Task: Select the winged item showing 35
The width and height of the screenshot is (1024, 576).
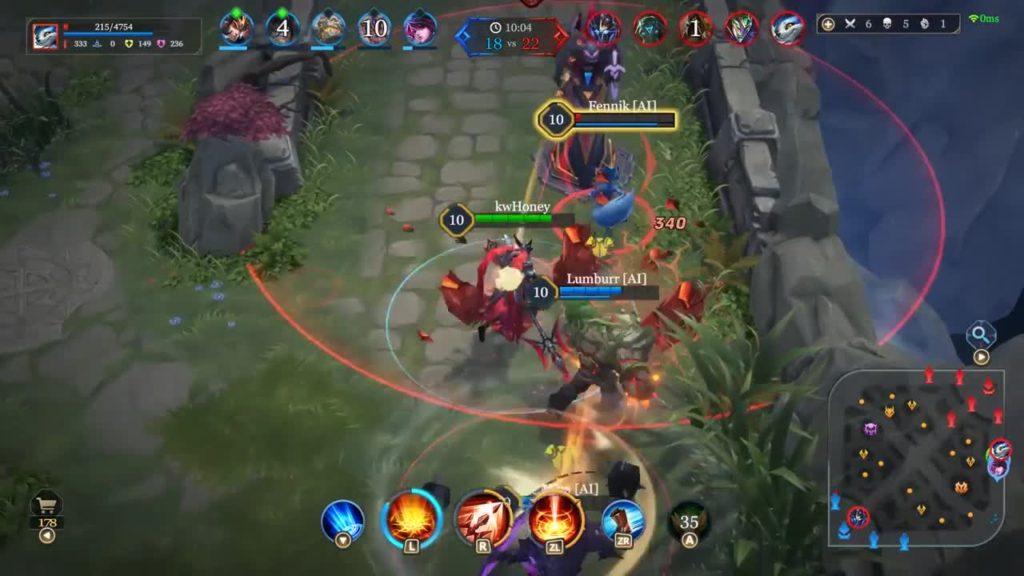Action: point(689,522)
